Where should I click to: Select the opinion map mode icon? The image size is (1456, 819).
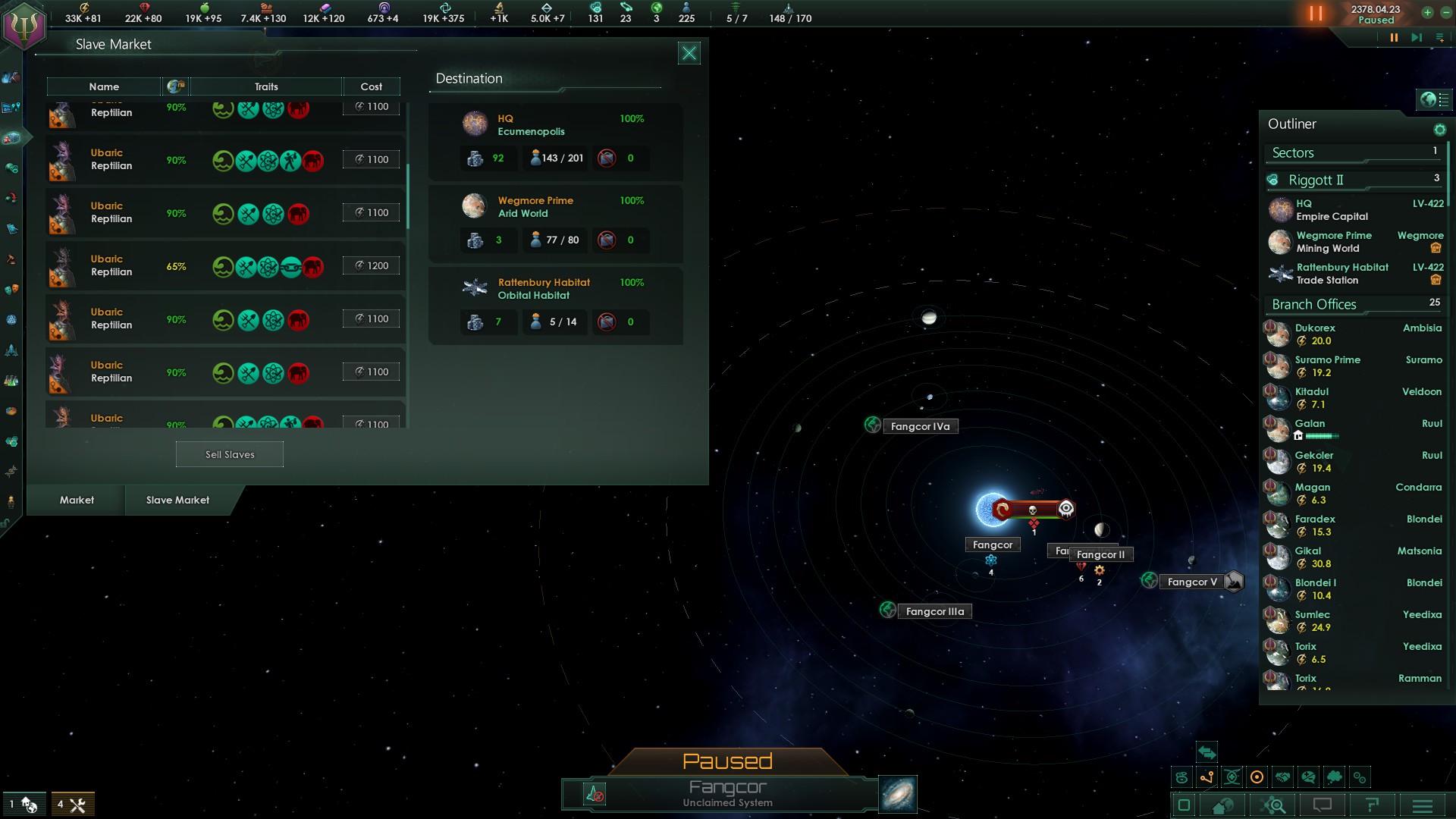(x=1307, y=777)
